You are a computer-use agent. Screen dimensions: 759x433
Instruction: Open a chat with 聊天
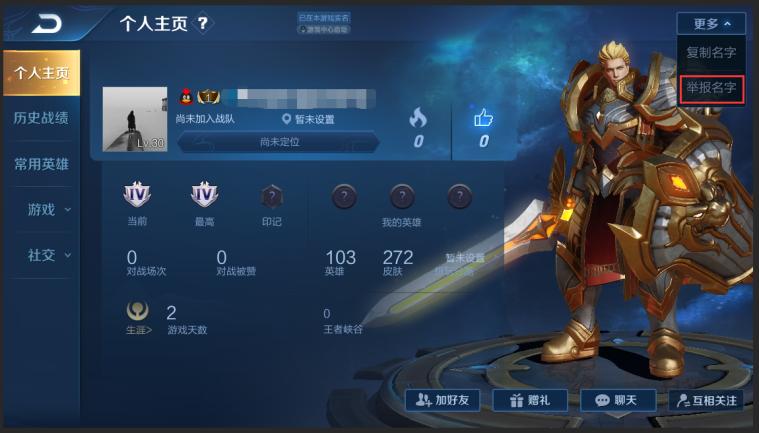616,400
